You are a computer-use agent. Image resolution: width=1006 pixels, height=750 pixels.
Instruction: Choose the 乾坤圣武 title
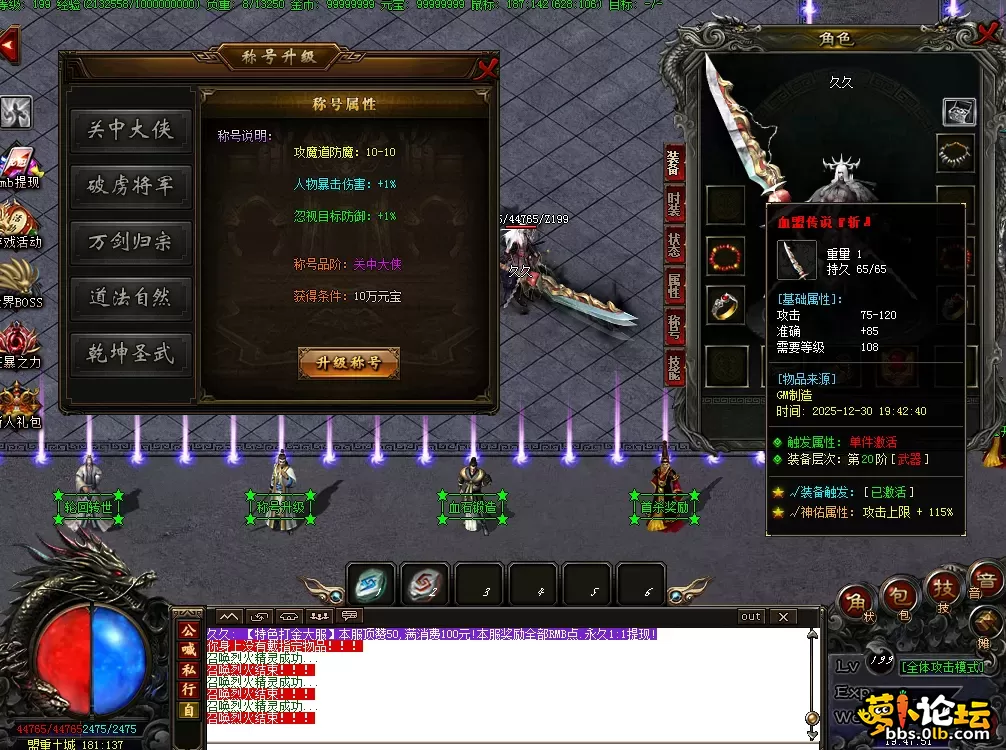click(x=130, y=354)
